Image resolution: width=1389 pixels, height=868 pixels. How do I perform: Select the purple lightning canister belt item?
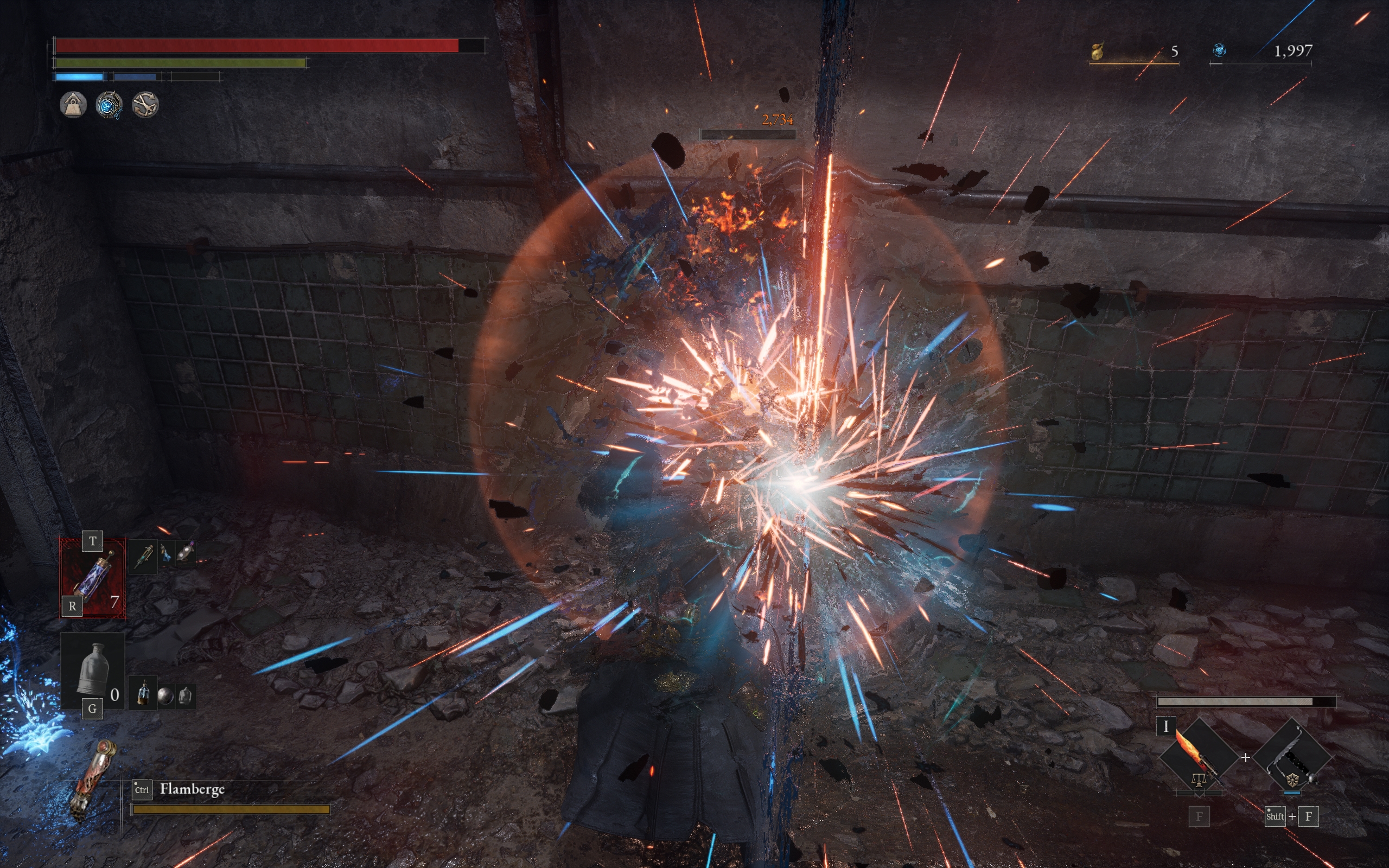(92, 577)
